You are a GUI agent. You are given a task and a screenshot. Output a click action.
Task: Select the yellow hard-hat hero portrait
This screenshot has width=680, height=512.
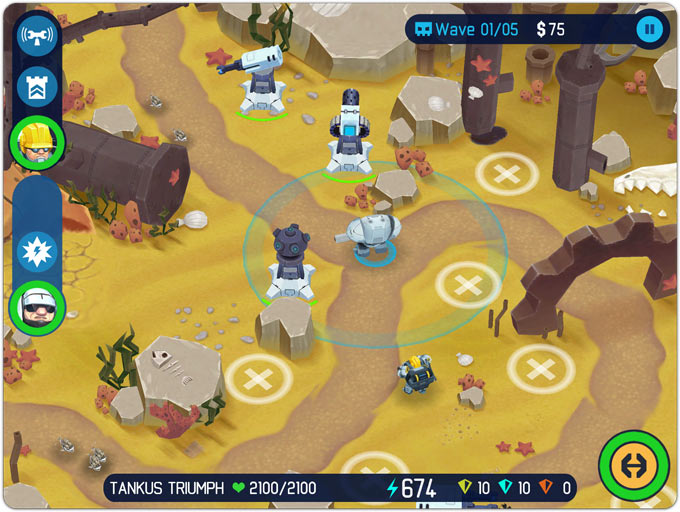pos(38,143)
